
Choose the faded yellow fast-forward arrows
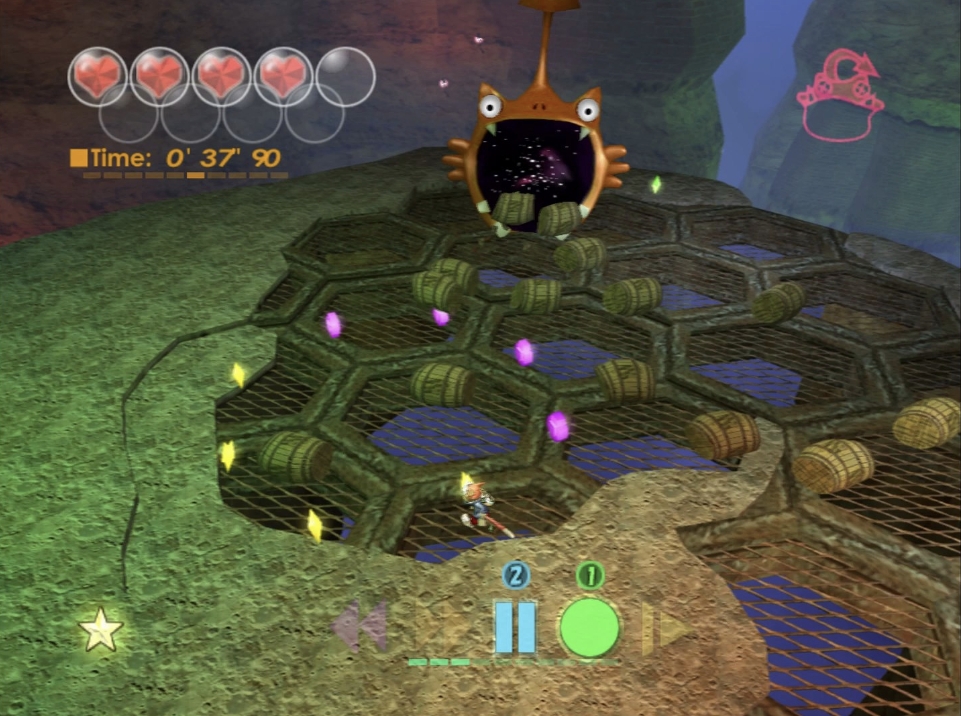tap(662, 628)
